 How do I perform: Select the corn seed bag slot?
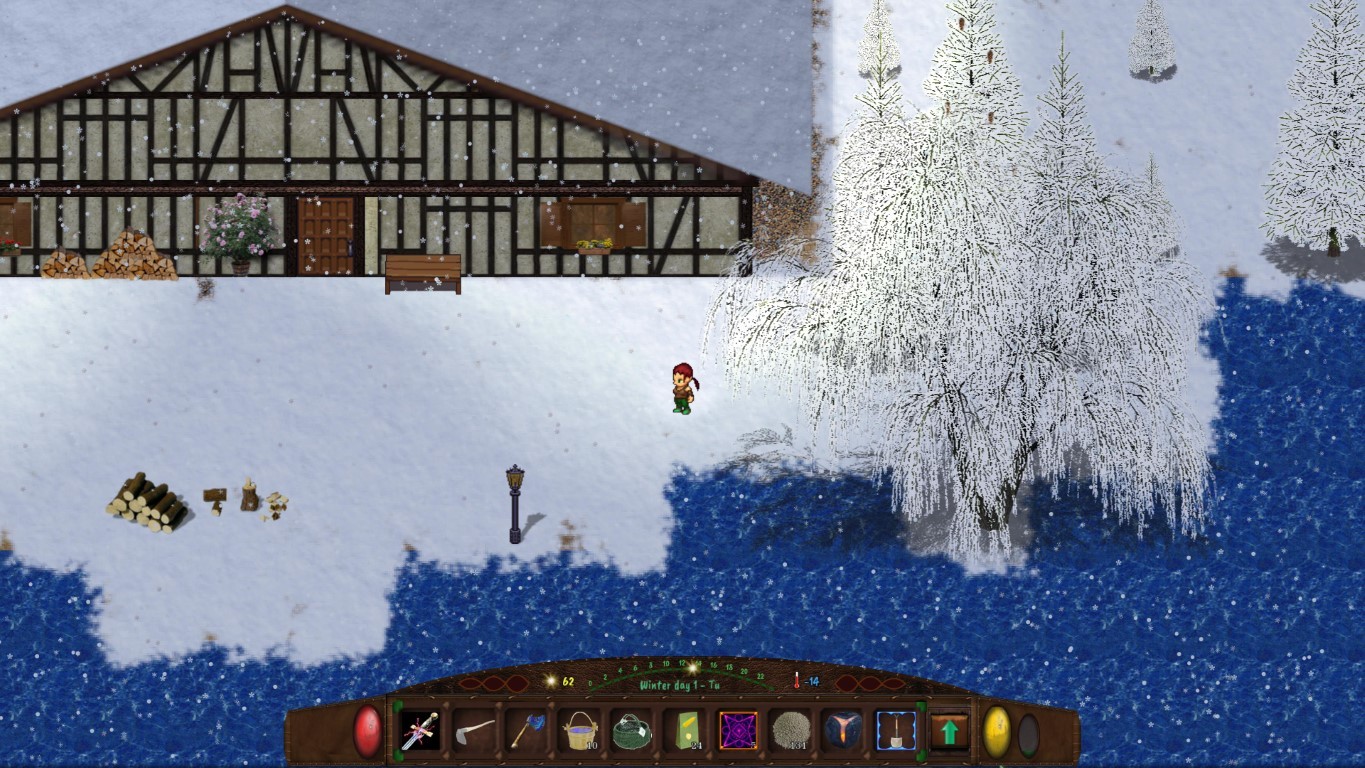[x=685, y=731]
